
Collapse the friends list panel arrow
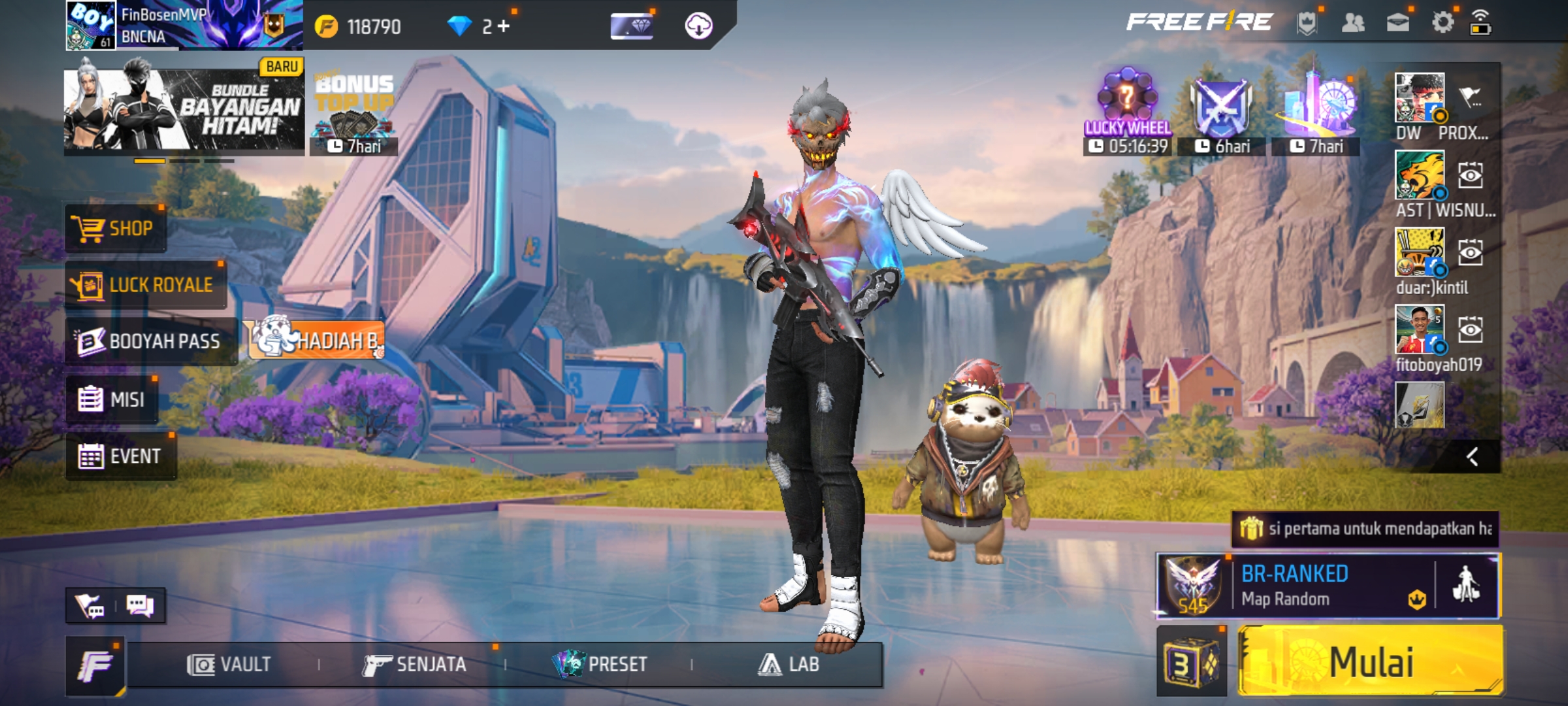(1472, 456)
